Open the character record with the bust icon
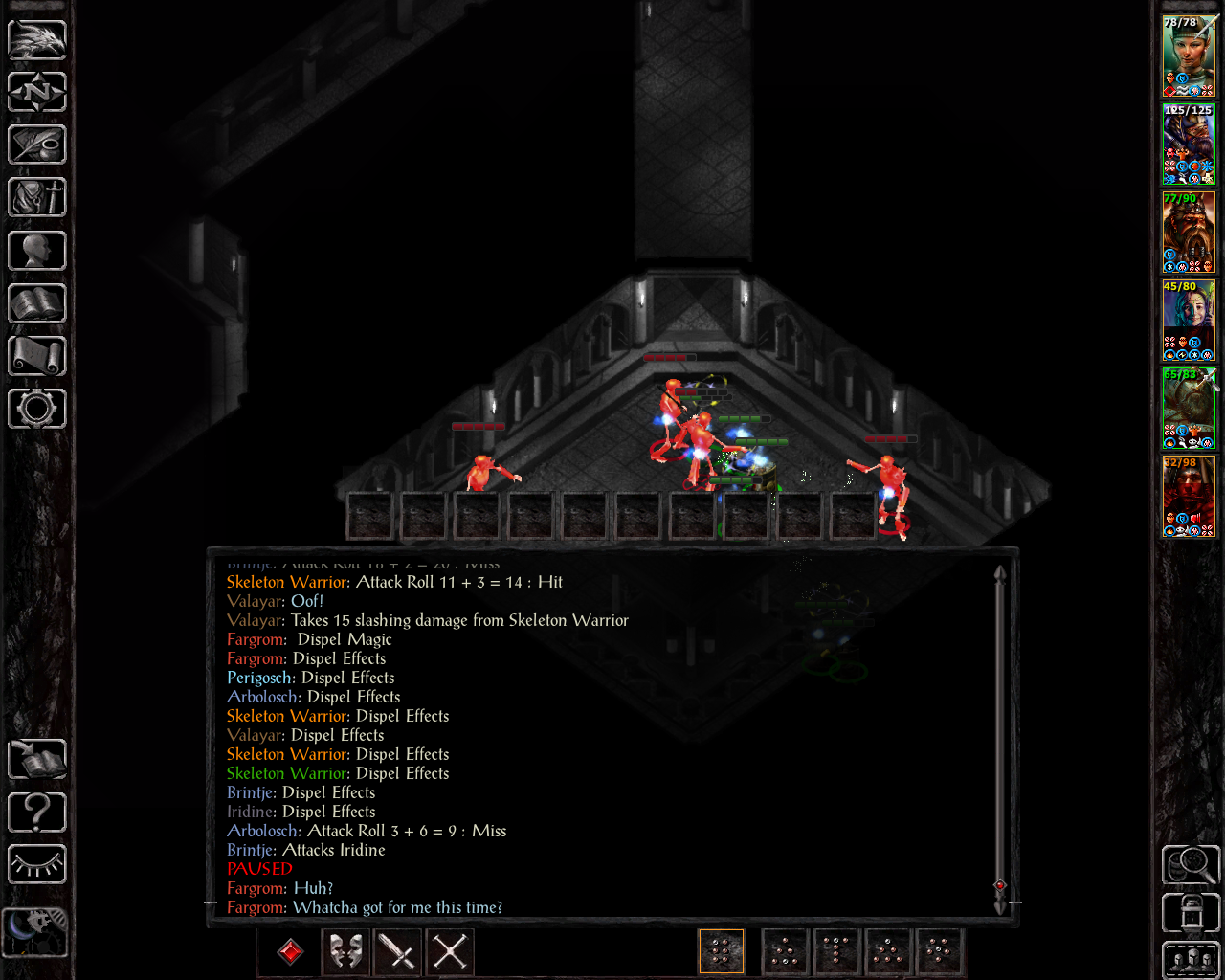1225x980 pixels. pyautogui.click(x=37, y=251)
